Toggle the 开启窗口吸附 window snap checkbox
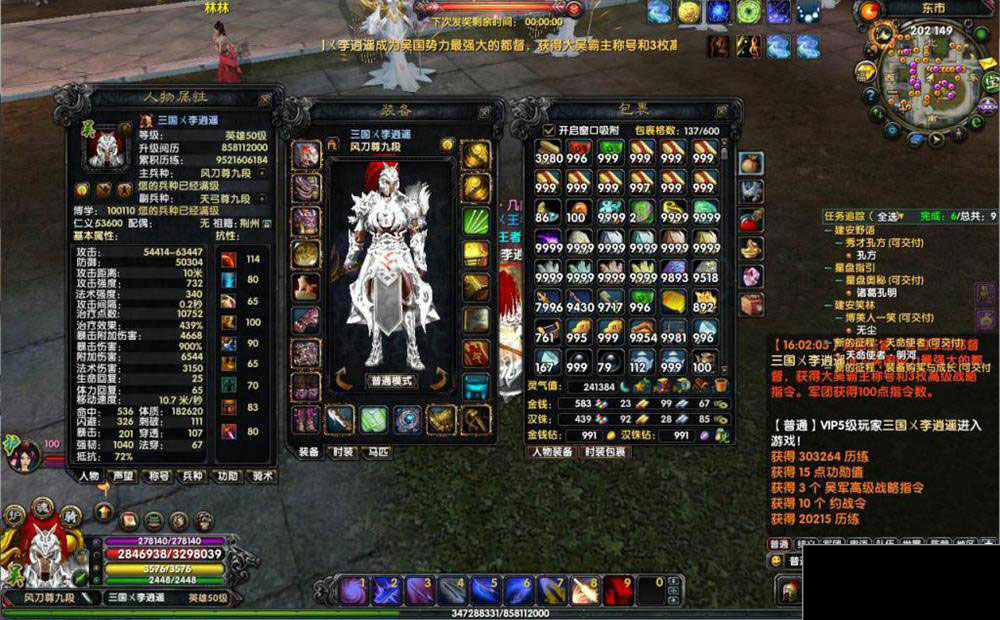The image size is (1000, 620). [x=548, y=131]
